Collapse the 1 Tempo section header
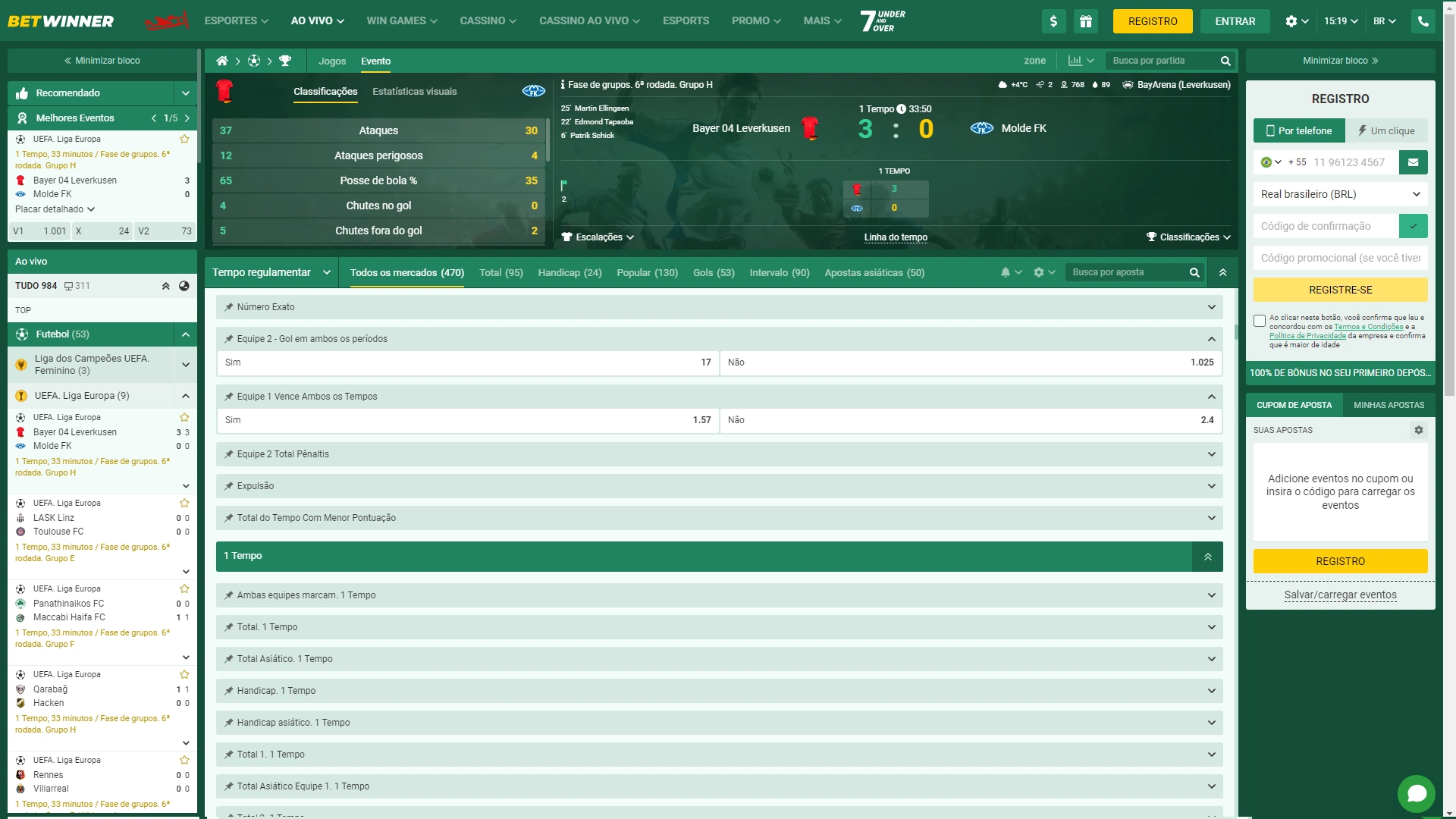The image size is (1456, 819). click(x=1207, y=557)
